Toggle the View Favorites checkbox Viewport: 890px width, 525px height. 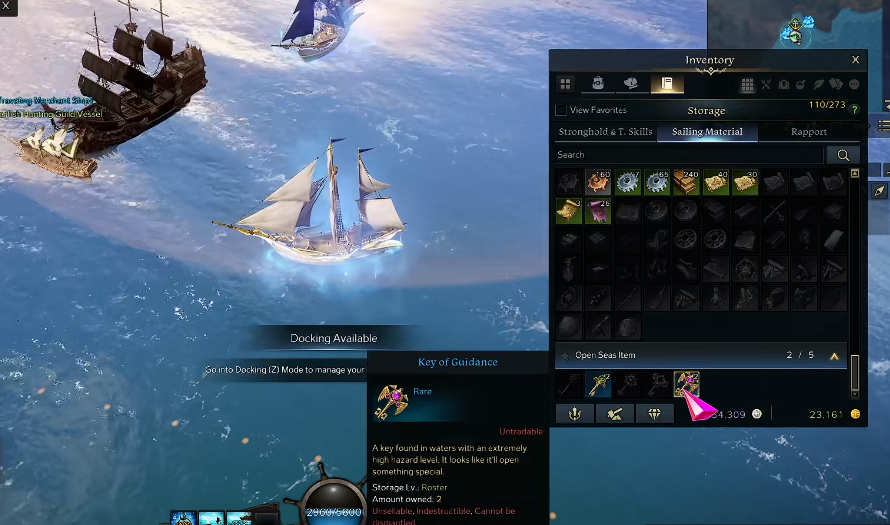(561, 110)
